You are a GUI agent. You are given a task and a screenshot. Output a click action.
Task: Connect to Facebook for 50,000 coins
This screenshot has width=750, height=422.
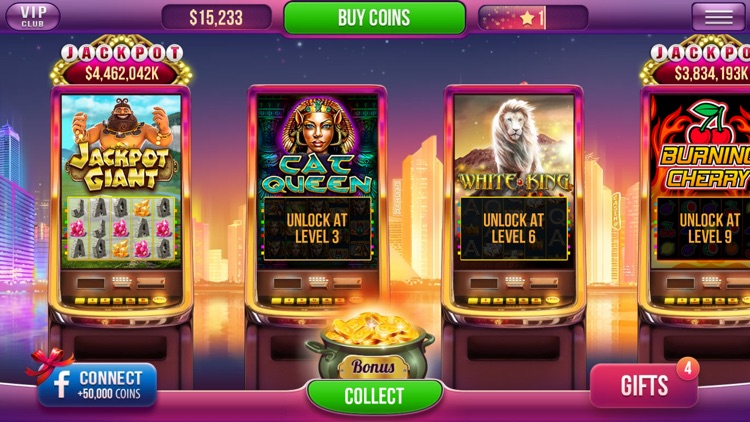(98, 385)
